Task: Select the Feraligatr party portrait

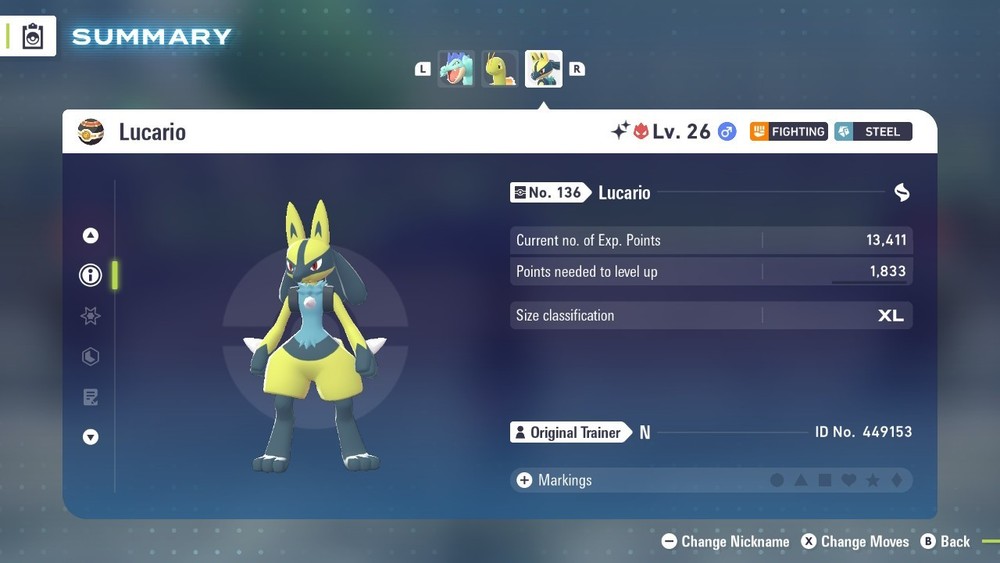Action: pyautogui.click(x=457, y=69)
